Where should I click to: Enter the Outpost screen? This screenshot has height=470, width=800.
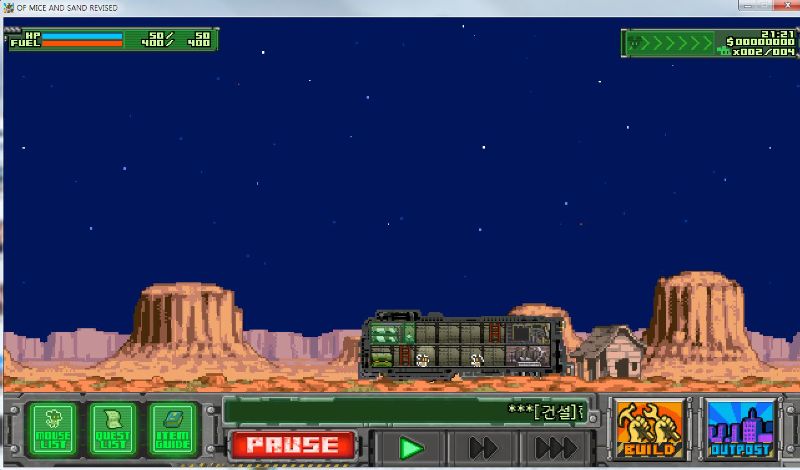(x=741, y=429)
